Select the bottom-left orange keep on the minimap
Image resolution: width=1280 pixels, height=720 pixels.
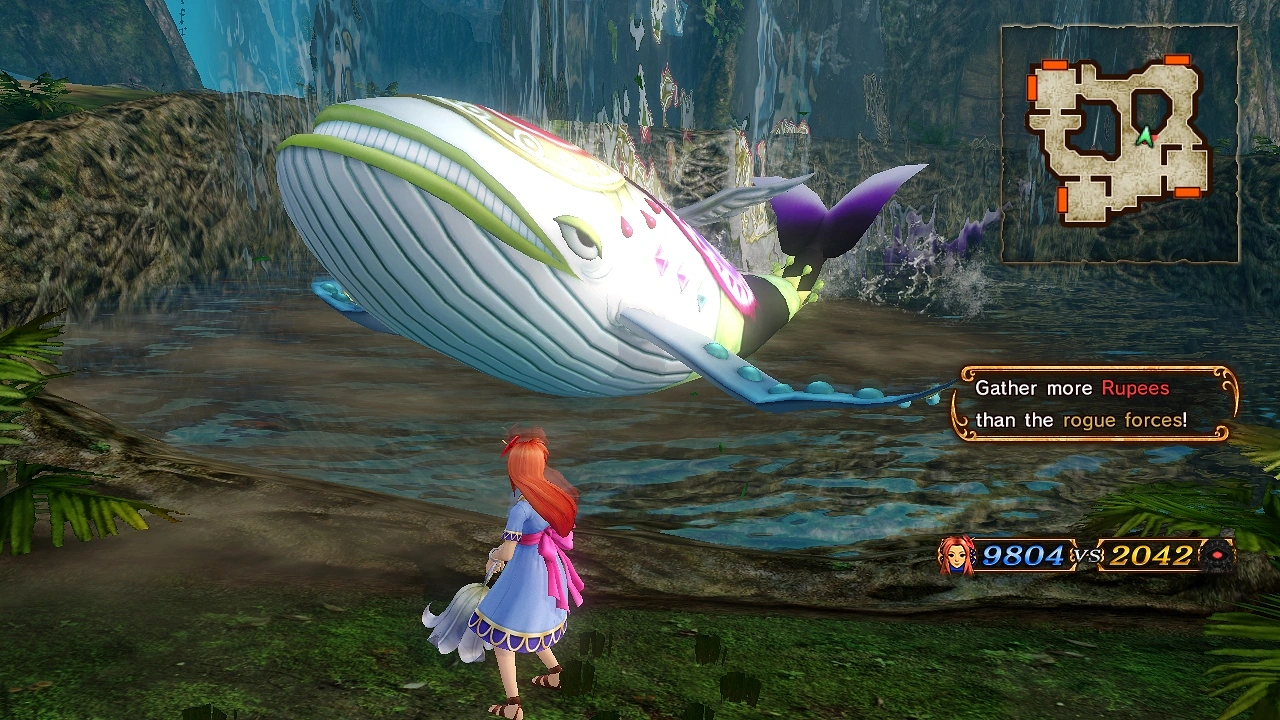click(x=1062, y=201)
